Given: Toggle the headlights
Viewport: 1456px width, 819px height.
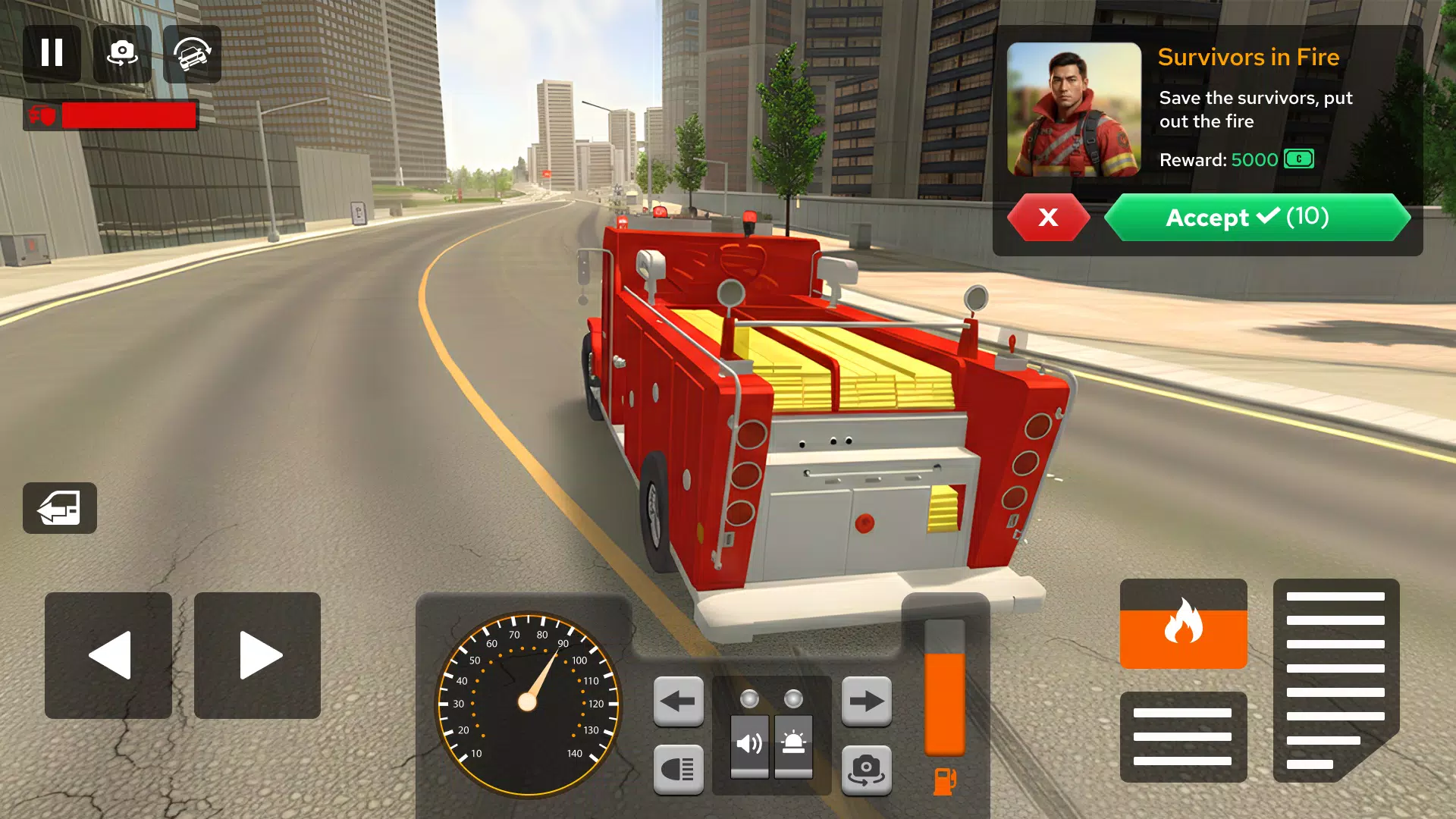Looking at the screenshot, I should pyautogui.click(x=678, y=769).
